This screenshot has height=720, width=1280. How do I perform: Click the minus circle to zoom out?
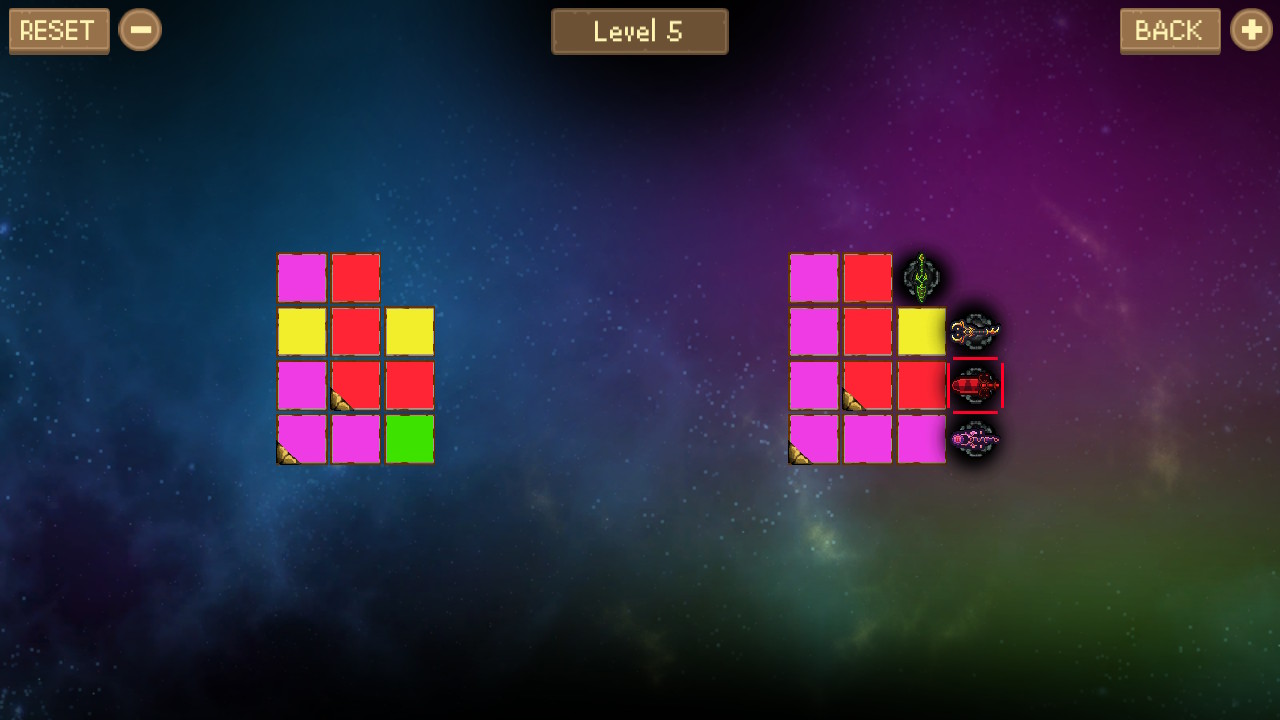(x=140, y=30)
